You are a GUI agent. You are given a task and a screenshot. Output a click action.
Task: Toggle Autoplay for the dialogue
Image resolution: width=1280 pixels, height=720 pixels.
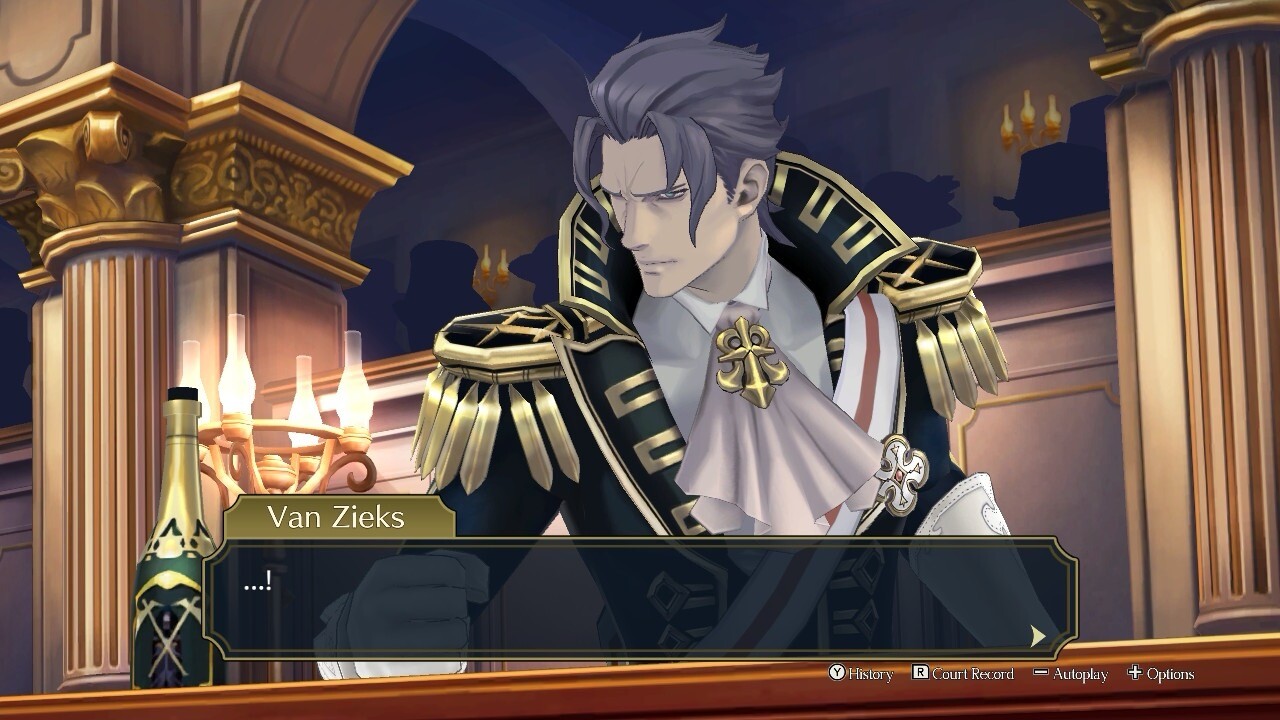pos(1070,674)
